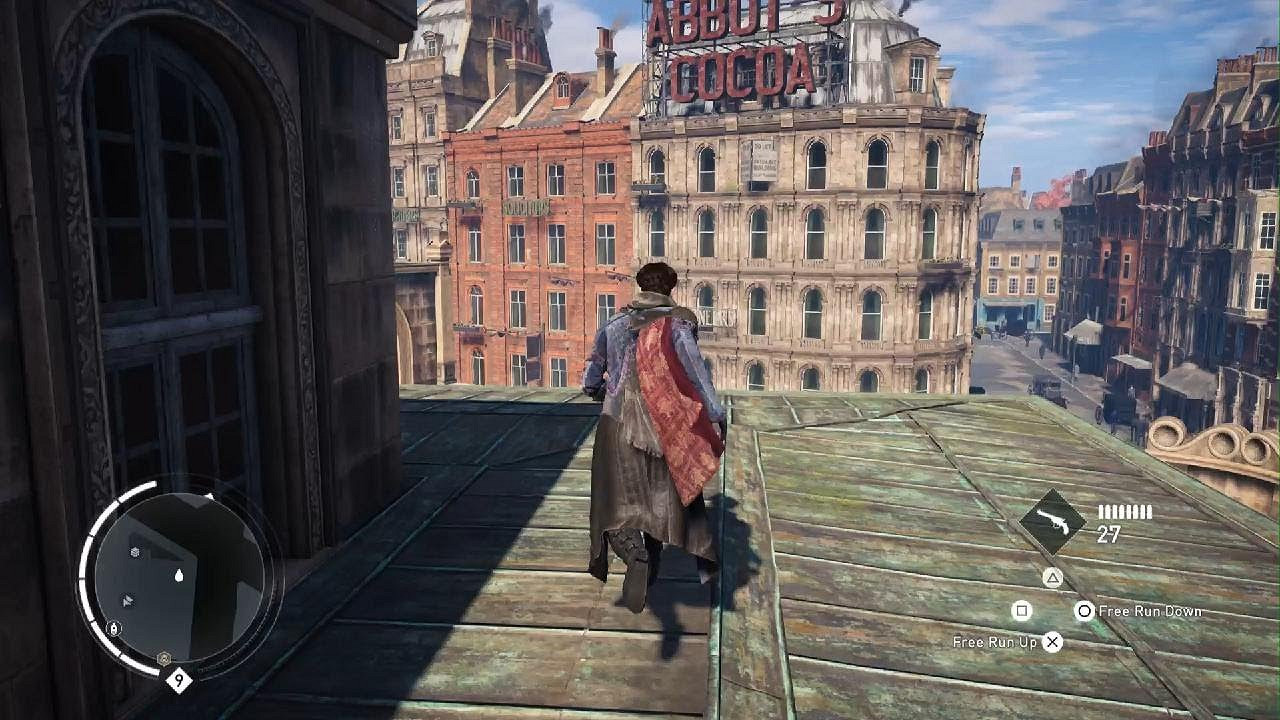Click the crate marker inside the minimap
The width and height of the screenshot is (1280, 720).
134,553
